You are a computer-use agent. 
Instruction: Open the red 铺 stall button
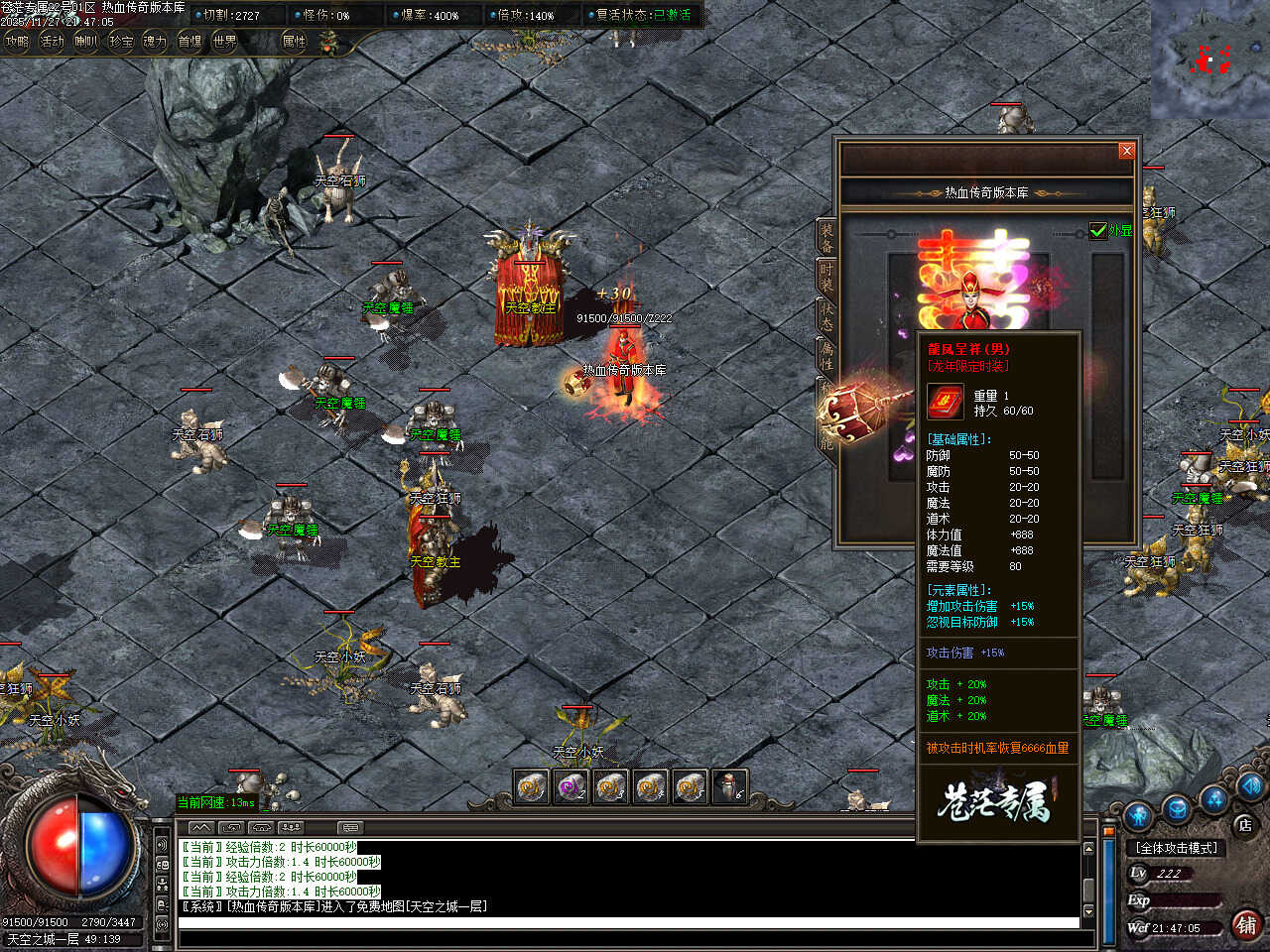(1246, 924)
